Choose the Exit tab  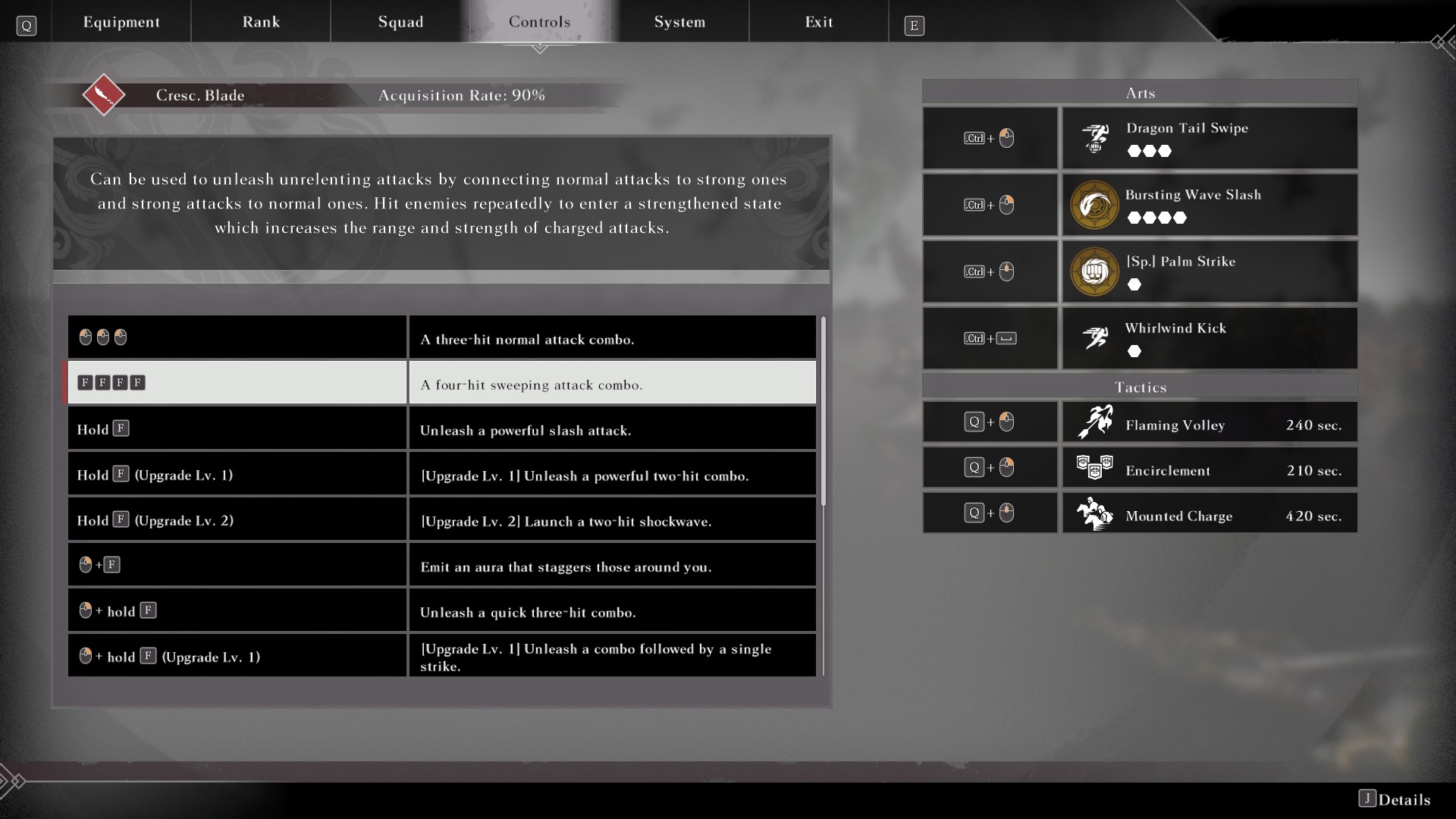click(x=819, y=22)
